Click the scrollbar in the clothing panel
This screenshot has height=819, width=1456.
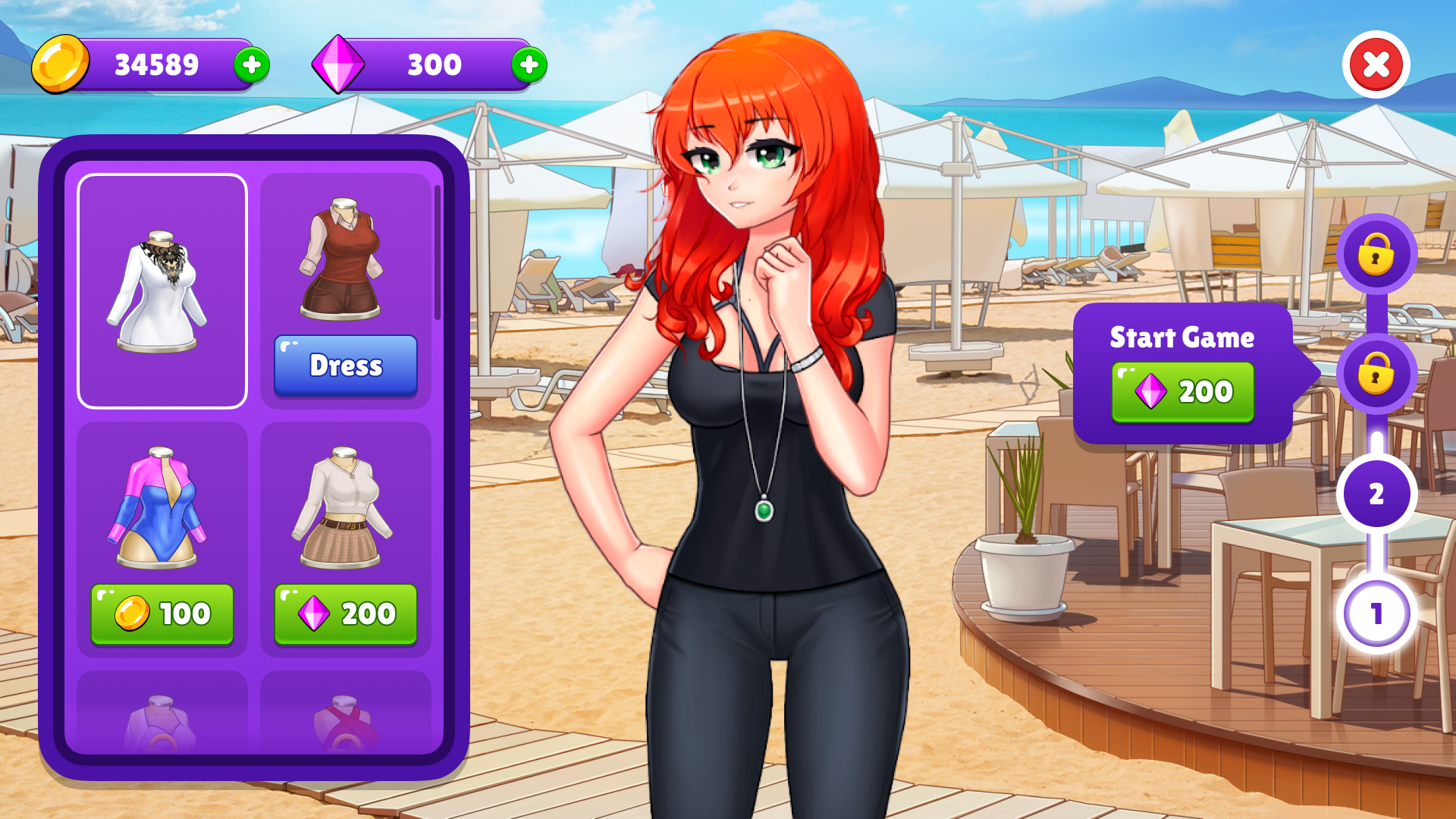tap(438, 250)
